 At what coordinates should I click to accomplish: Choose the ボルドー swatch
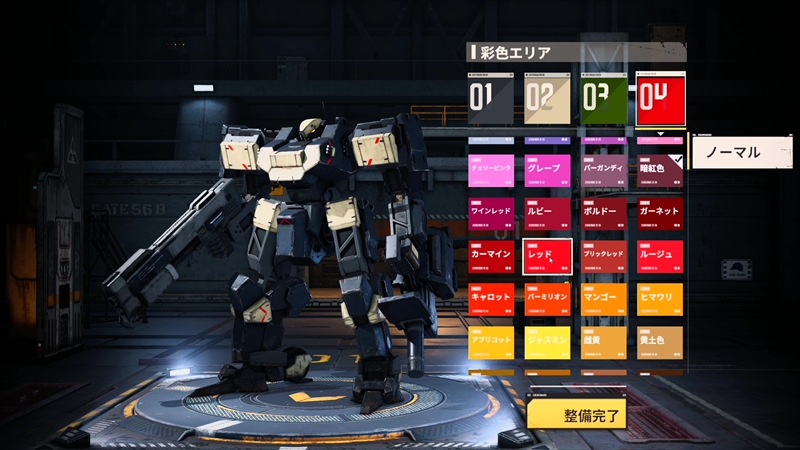(x=604, y=212)
